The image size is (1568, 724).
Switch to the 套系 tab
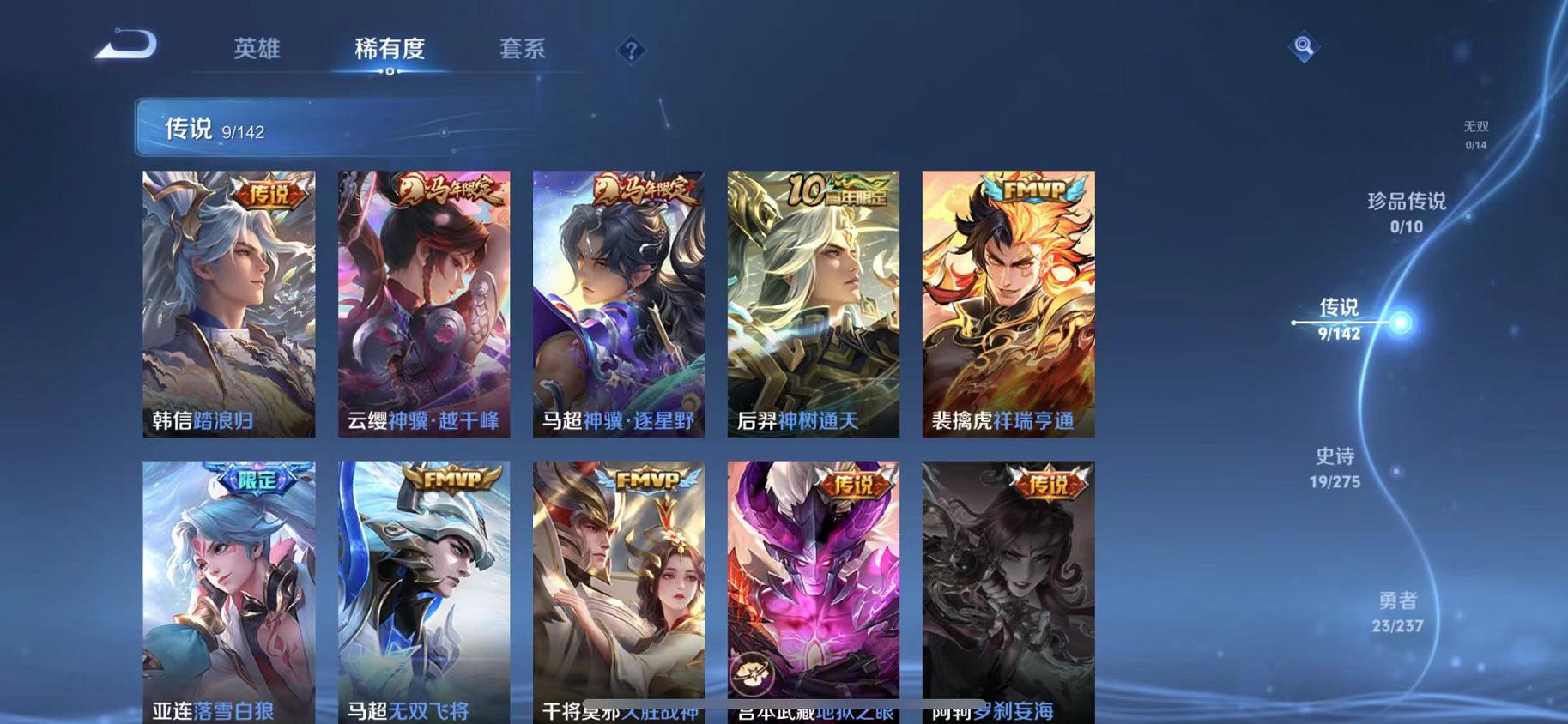[x=524, y=50]
